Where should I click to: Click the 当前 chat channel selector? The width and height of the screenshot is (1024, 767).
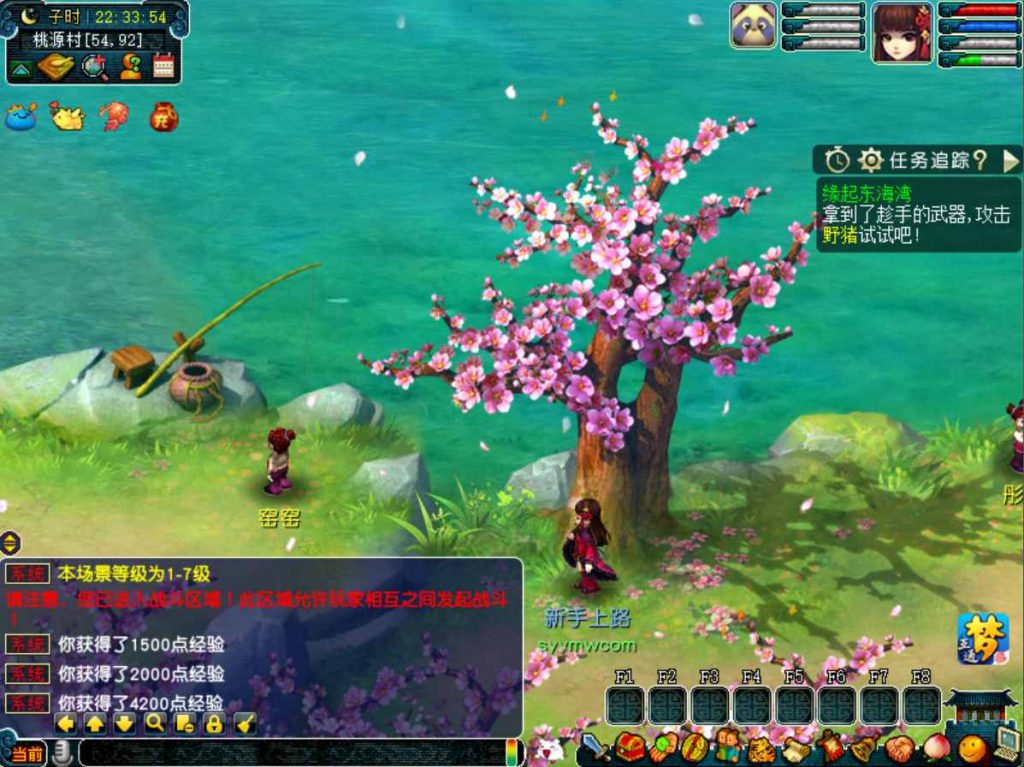pyautogui.click(x=28, y=753)
